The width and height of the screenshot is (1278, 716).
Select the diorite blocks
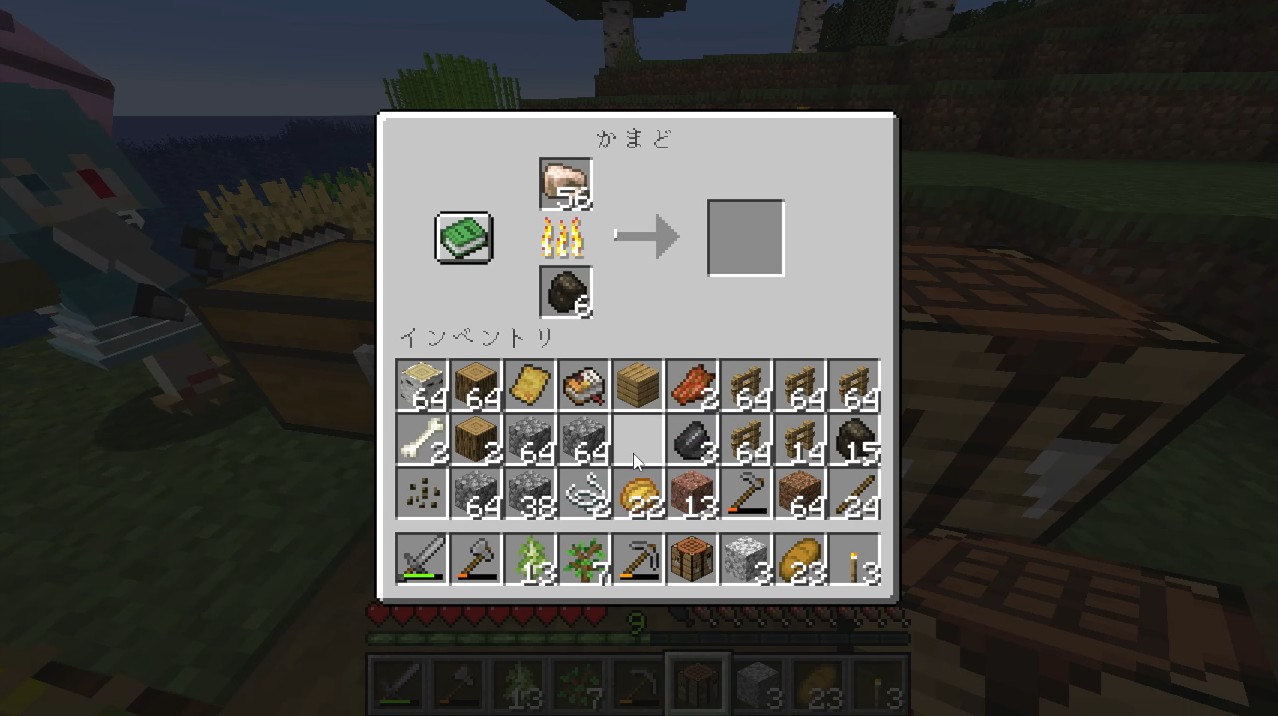pos(746,559)
